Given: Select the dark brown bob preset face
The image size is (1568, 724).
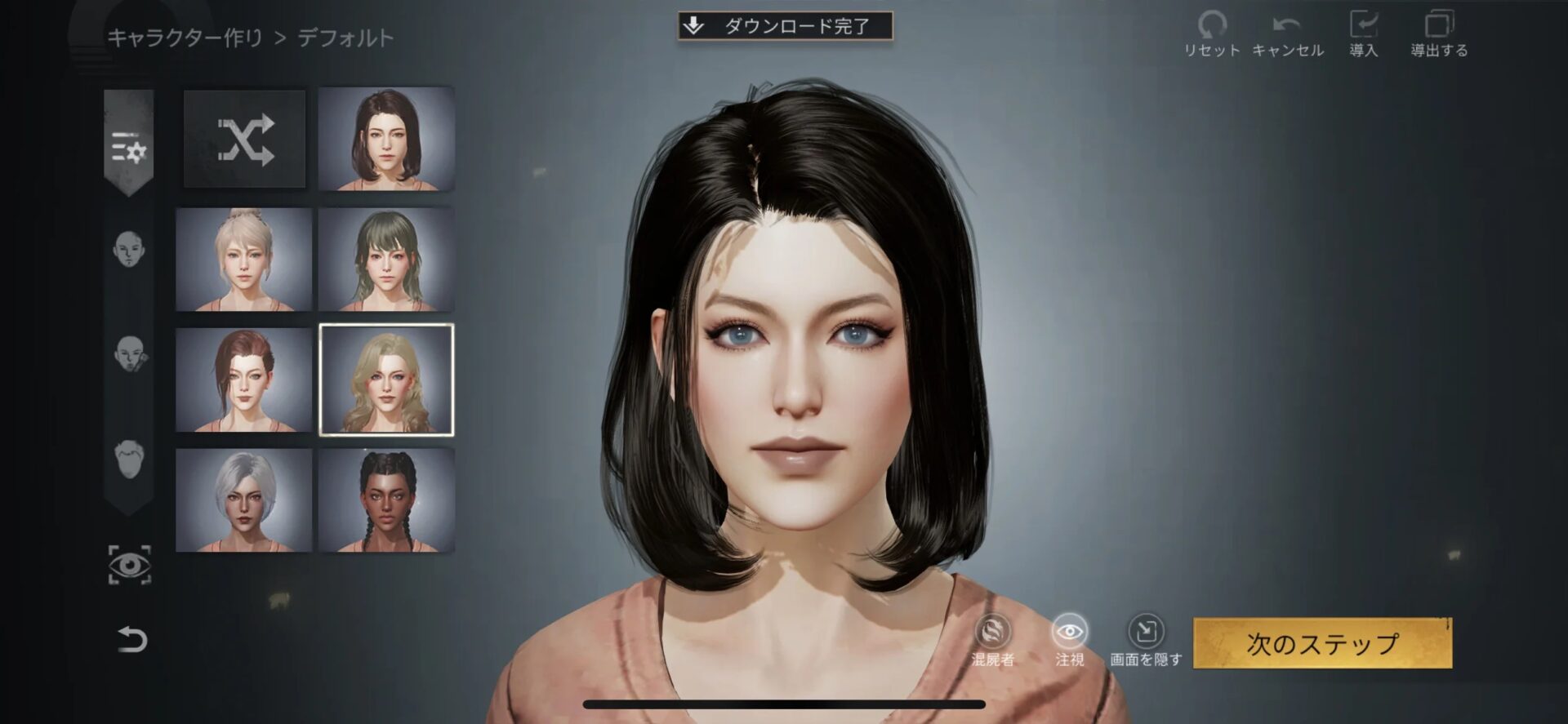Looking at the screenshot, I should point(386,140).
